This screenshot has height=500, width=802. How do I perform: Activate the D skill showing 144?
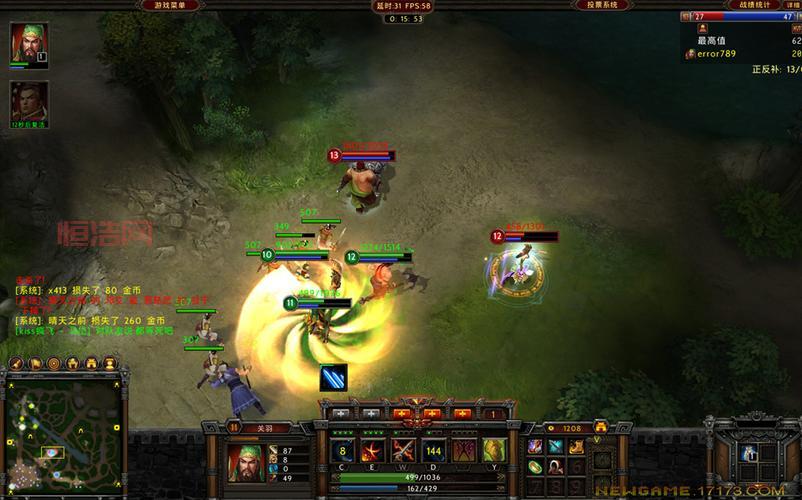[x=433, y=450]
